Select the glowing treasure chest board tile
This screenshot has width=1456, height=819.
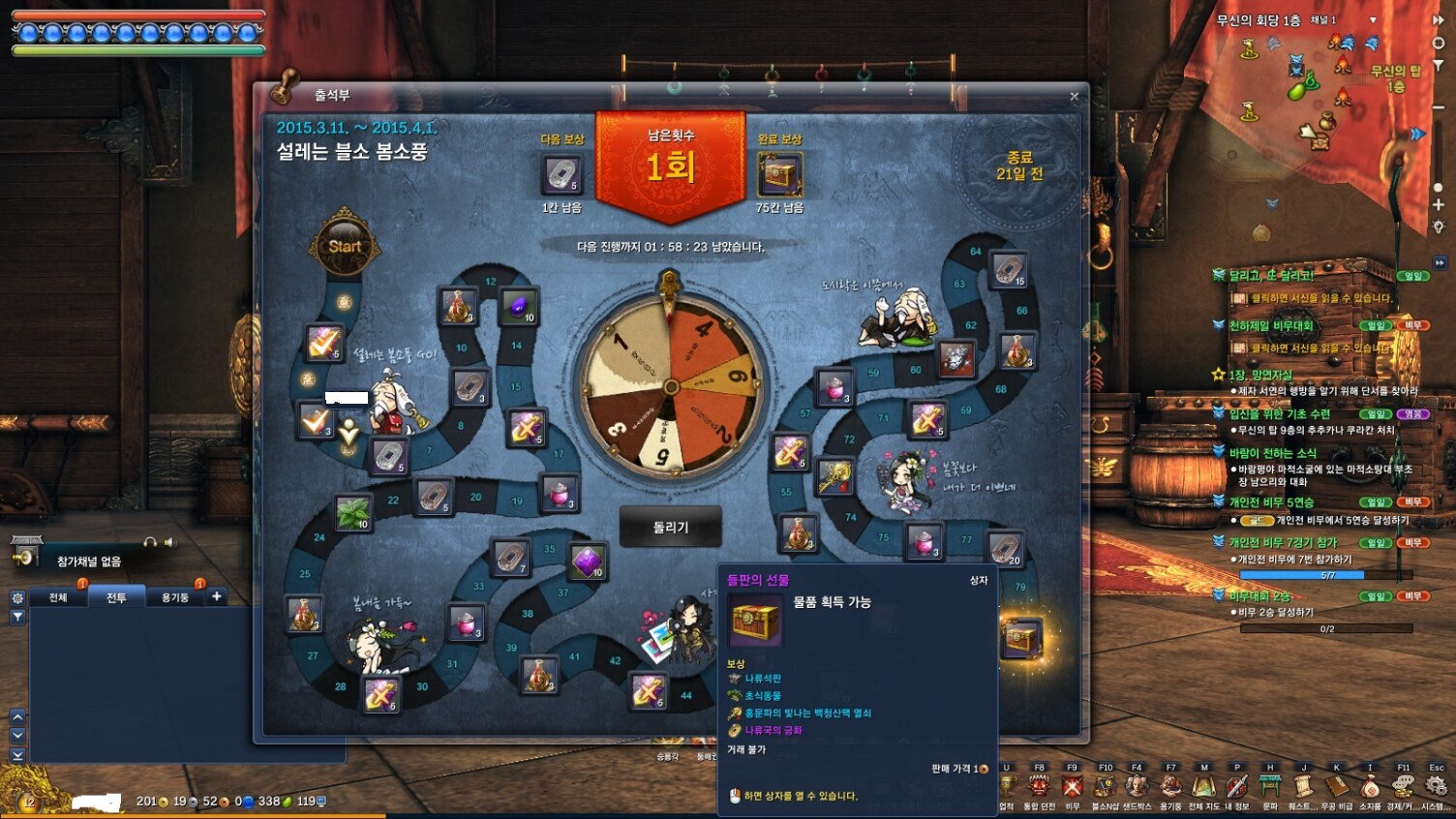click(x=1020, y=638)
